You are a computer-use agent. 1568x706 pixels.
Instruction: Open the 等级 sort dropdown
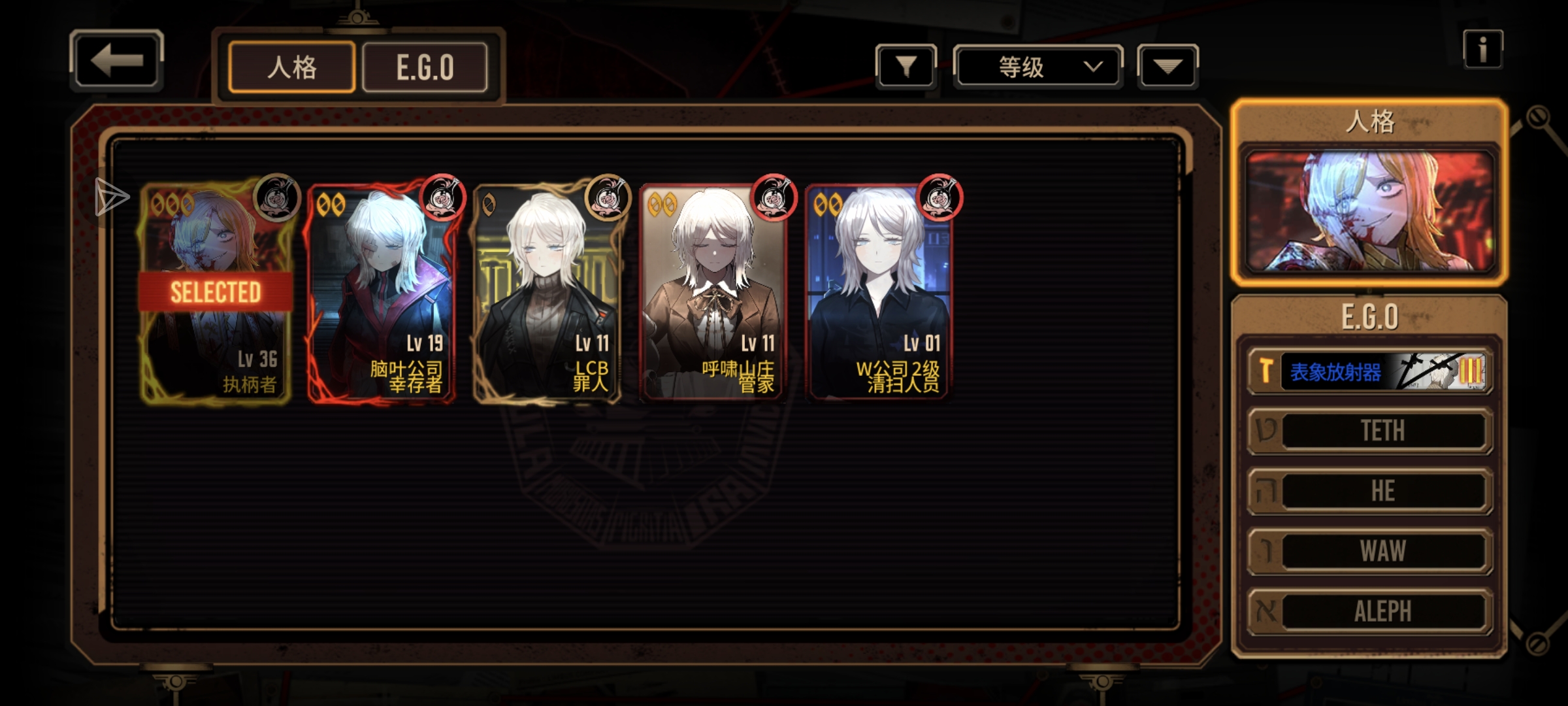[1037, 67]
